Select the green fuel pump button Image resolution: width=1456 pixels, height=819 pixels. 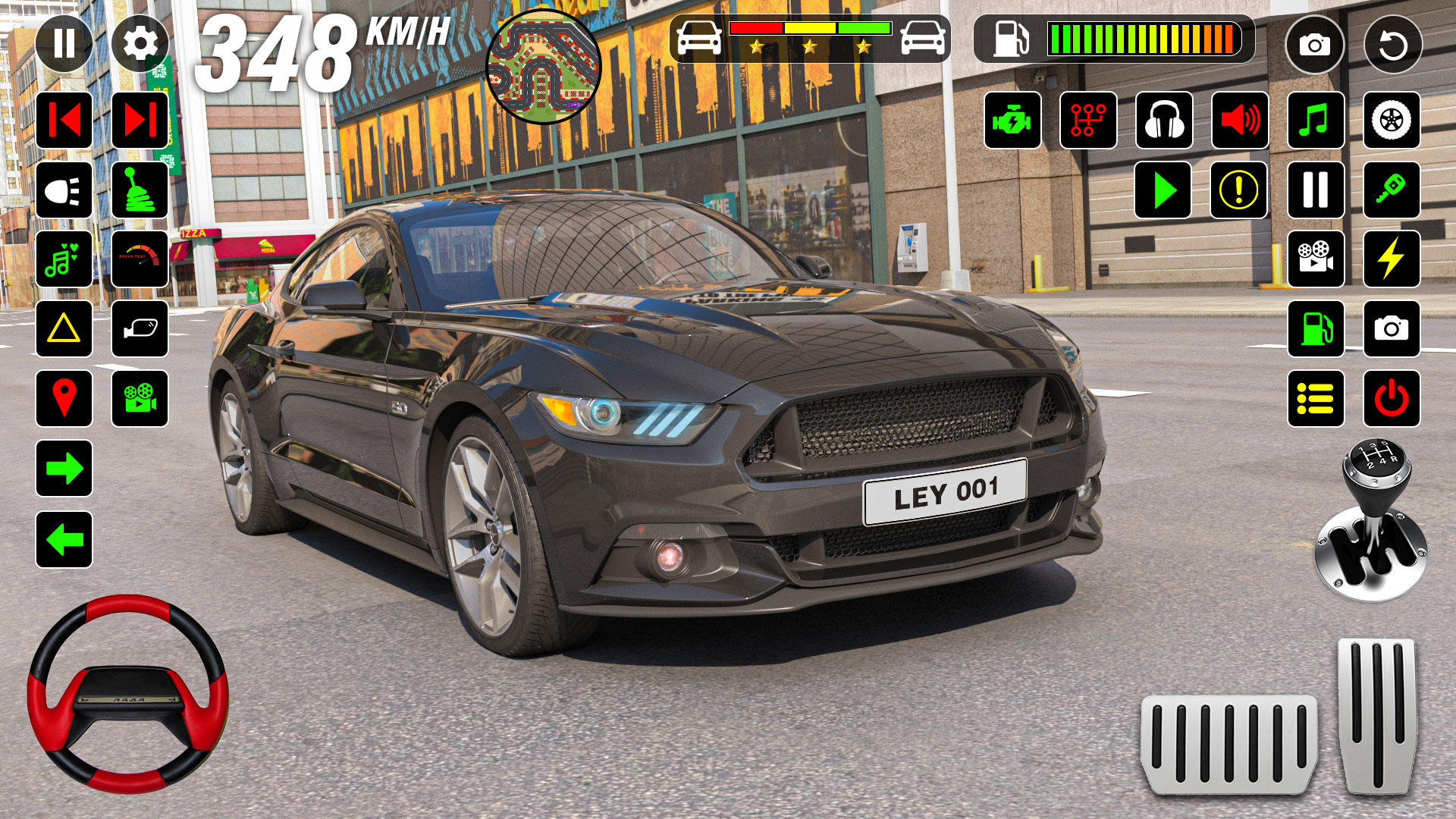click(1316, 329)
